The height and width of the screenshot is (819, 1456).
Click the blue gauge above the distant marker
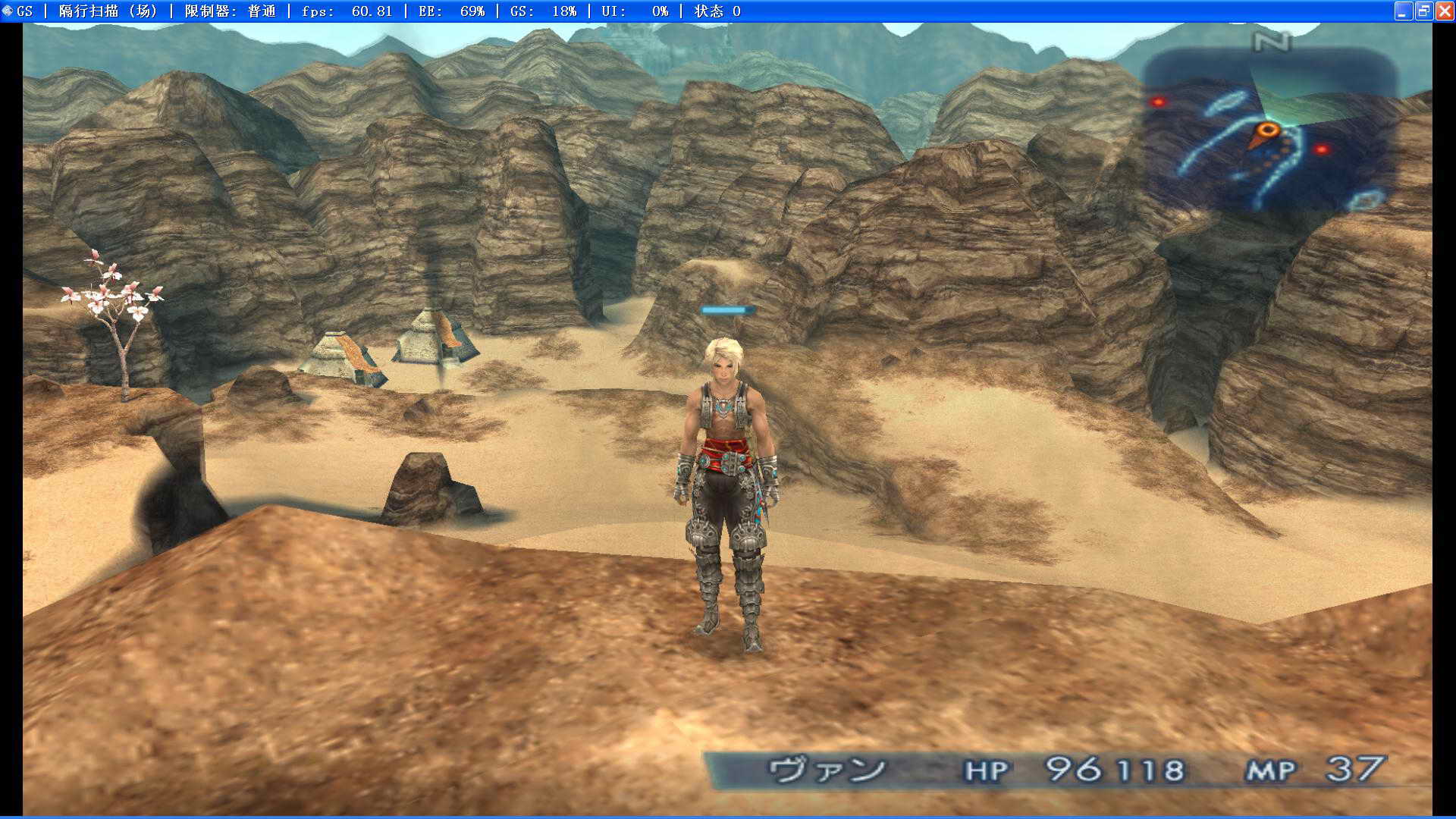726,309
